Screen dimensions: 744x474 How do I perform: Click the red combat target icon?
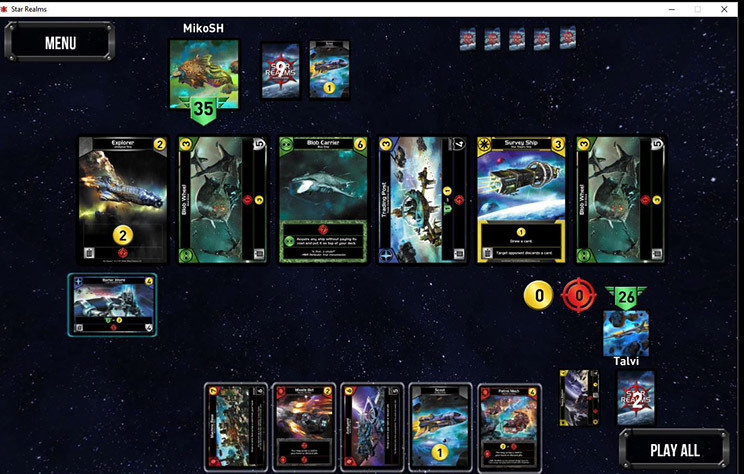(579, 296)
